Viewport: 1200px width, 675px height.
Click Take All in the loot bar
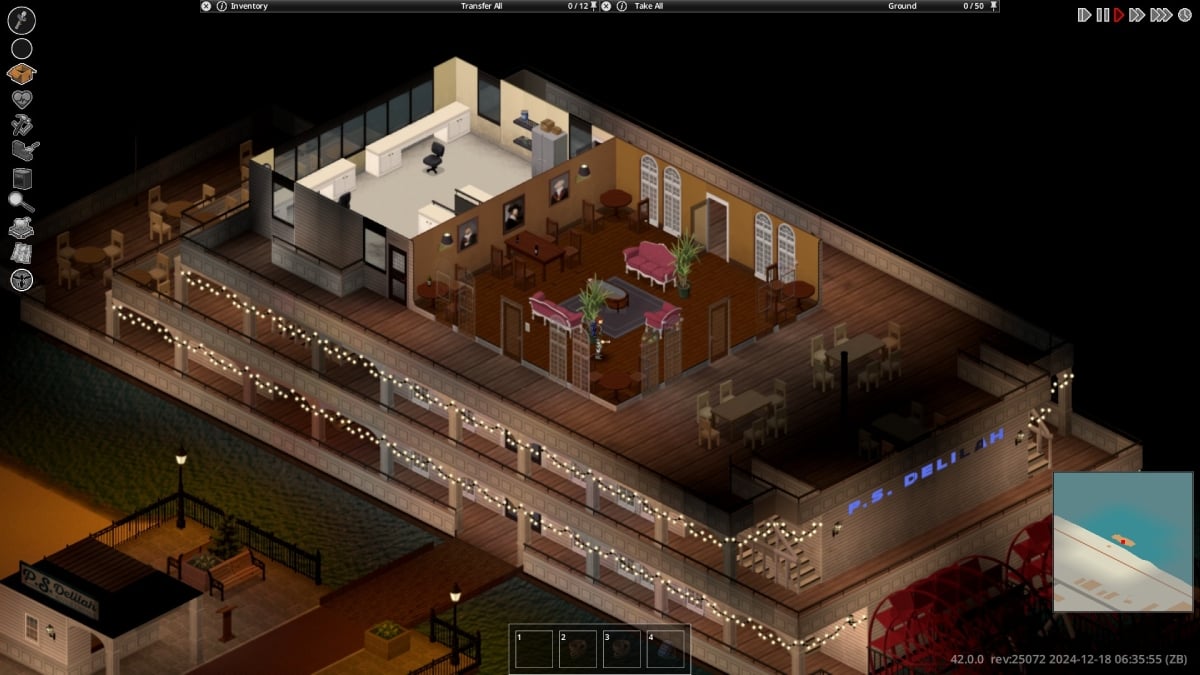point(648,6)
